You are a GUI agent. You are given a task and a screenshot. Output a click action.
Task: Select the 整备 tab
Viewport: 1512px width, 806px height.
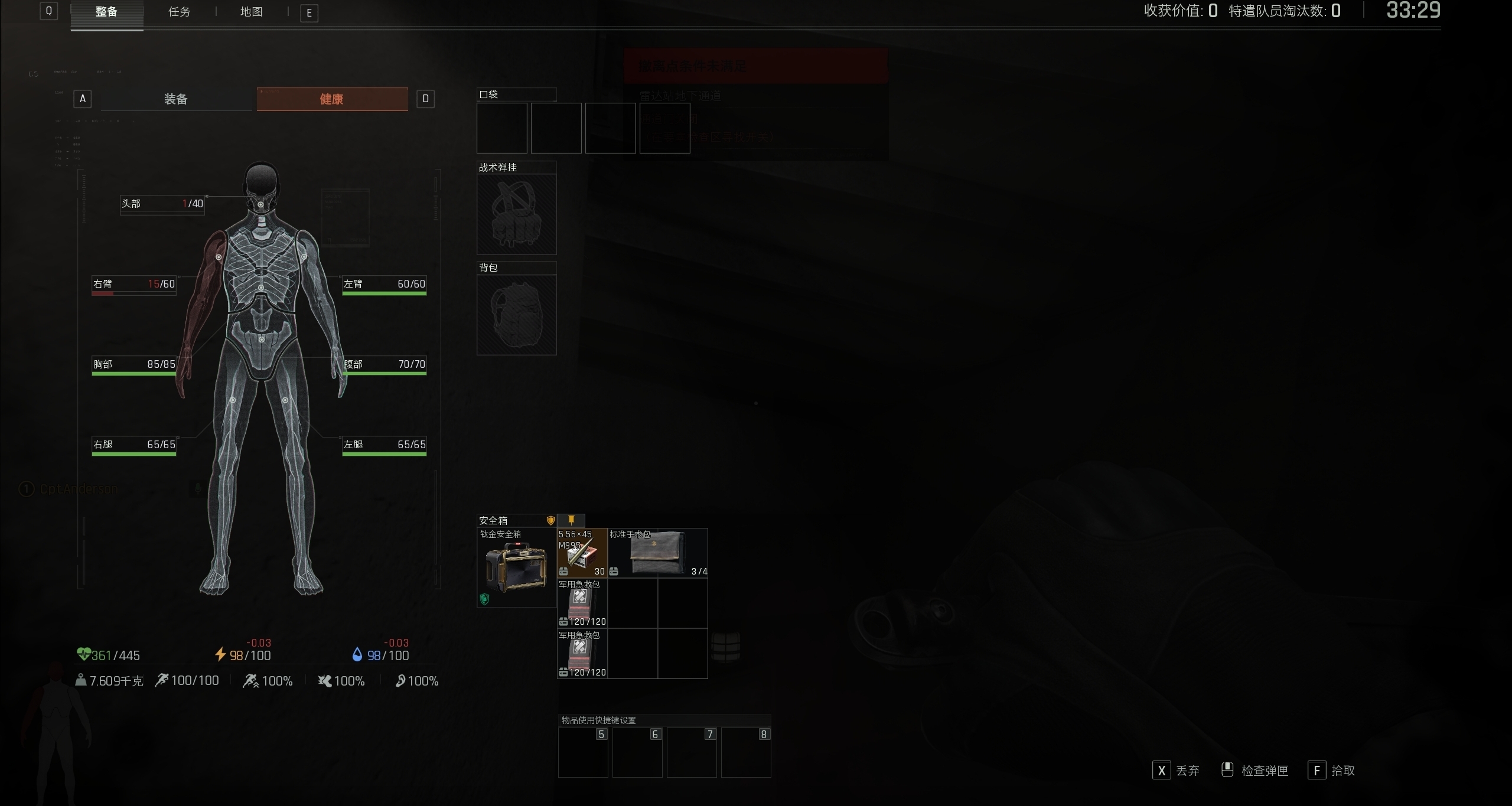pyautogui.click(x=106, y=12)
